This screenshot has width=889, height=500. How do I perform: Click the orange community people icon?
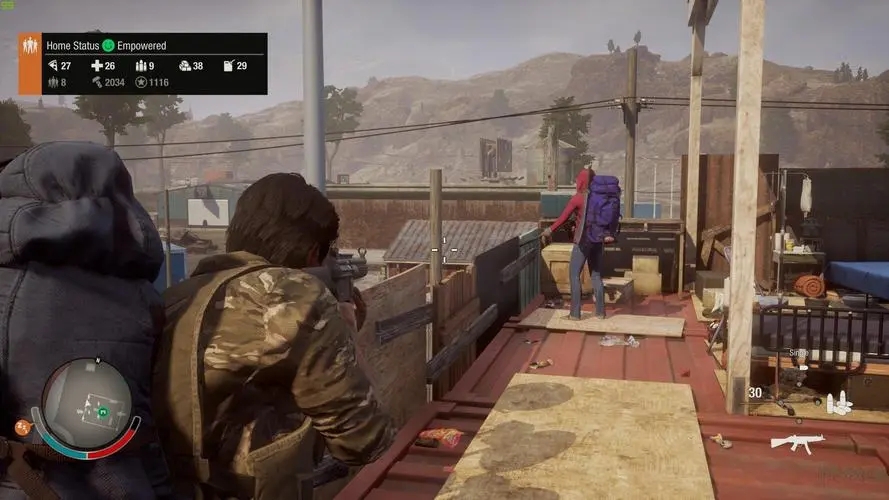click(x=29, y=46)
